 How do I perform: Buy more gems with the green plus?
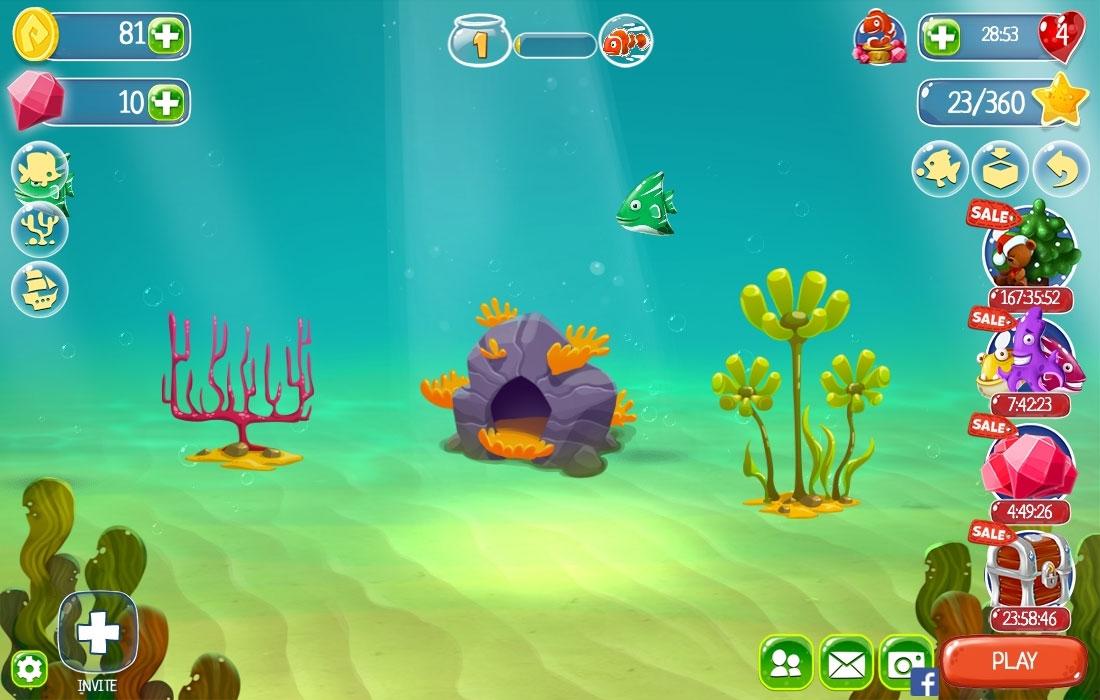point(165,102)
